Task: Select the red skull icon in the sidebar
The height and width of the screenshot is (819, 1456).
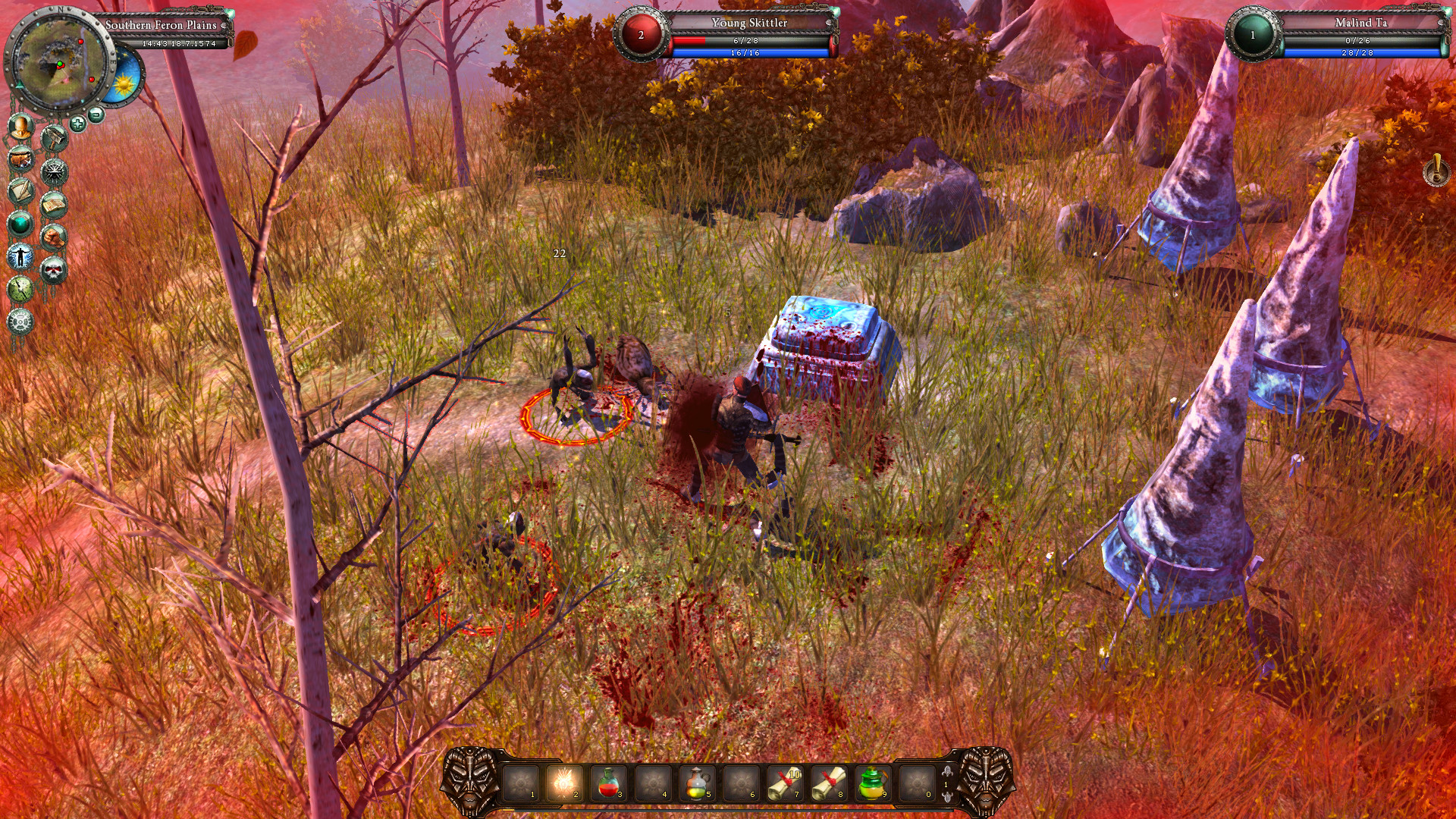Action: (53, 268)
